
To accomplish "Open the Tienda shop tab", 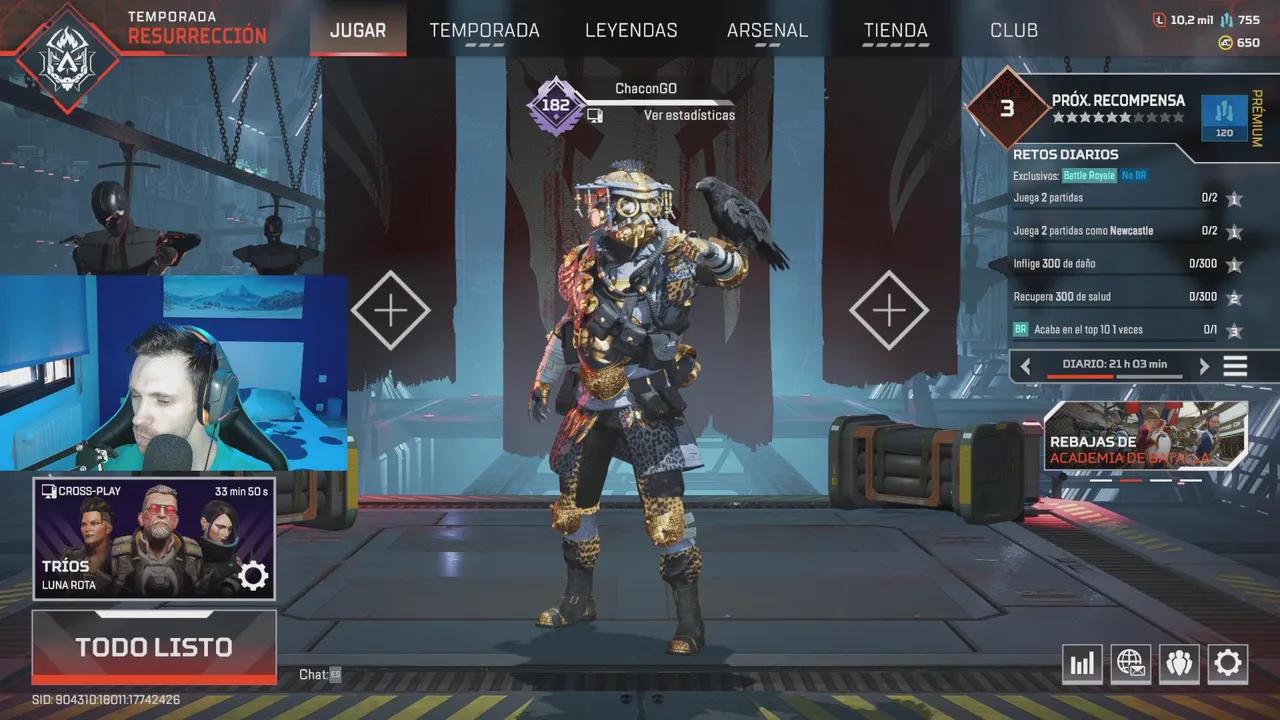I will click(895, 30).
